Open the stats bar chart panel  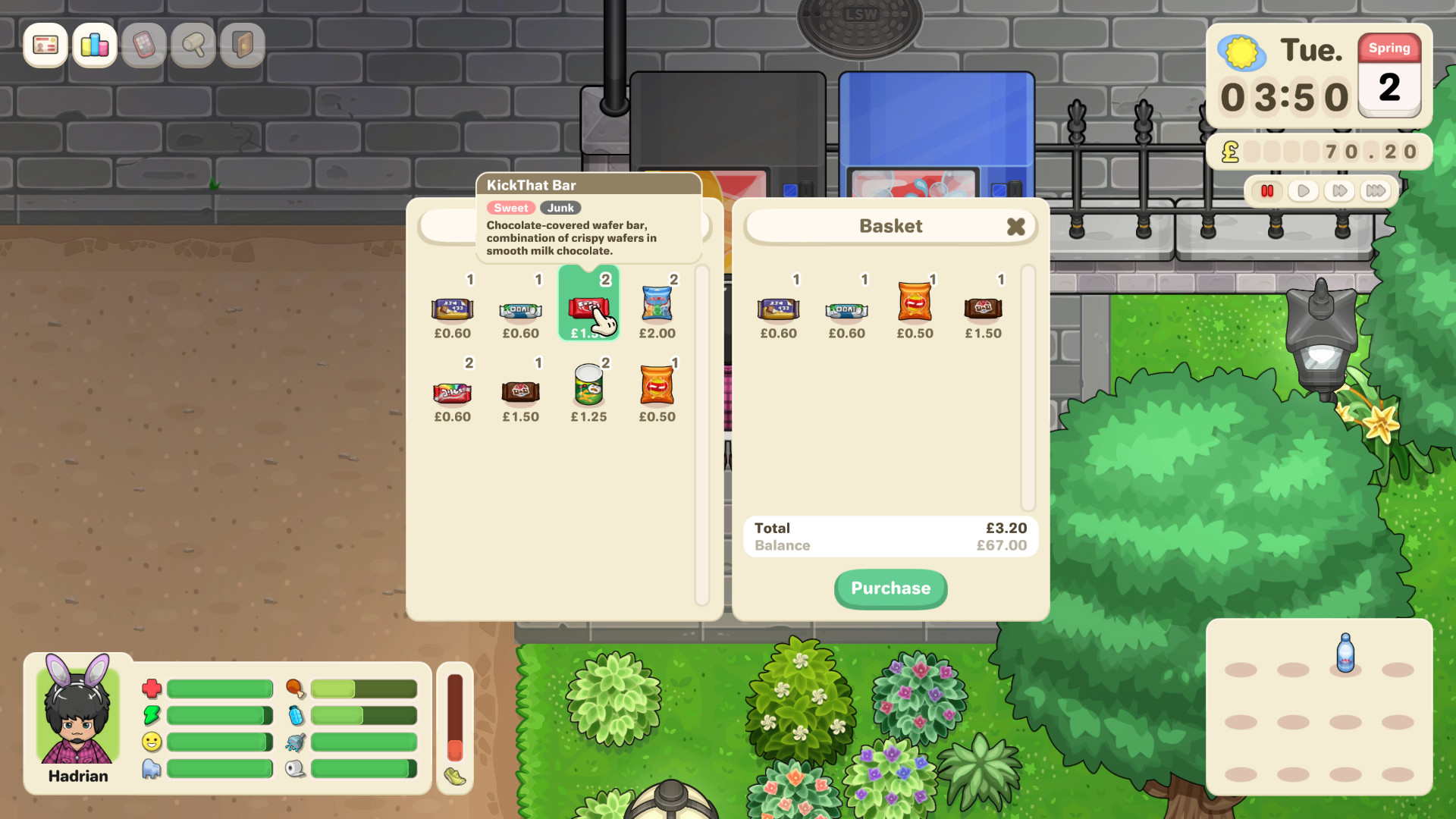coord(94,45)
